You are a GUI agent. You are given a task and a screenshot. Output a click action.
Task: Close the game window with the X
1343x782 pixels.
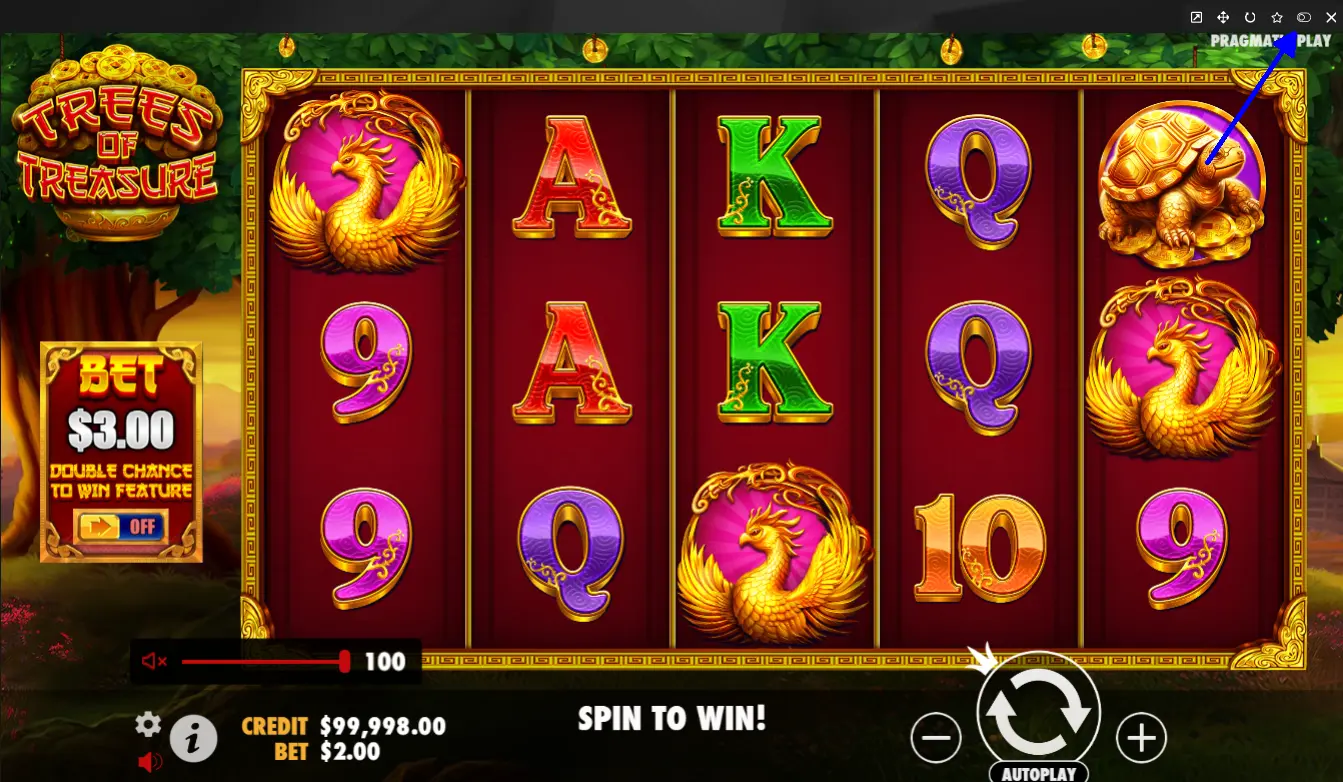(x=1330, y=17)
